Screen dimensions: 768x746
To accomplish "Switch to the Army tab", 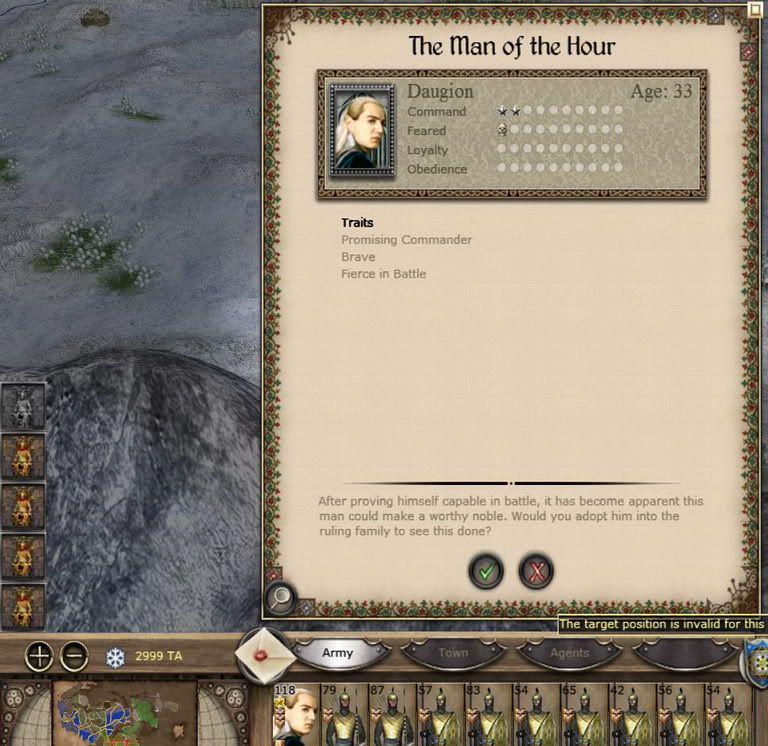I will [x=338, y=653].
